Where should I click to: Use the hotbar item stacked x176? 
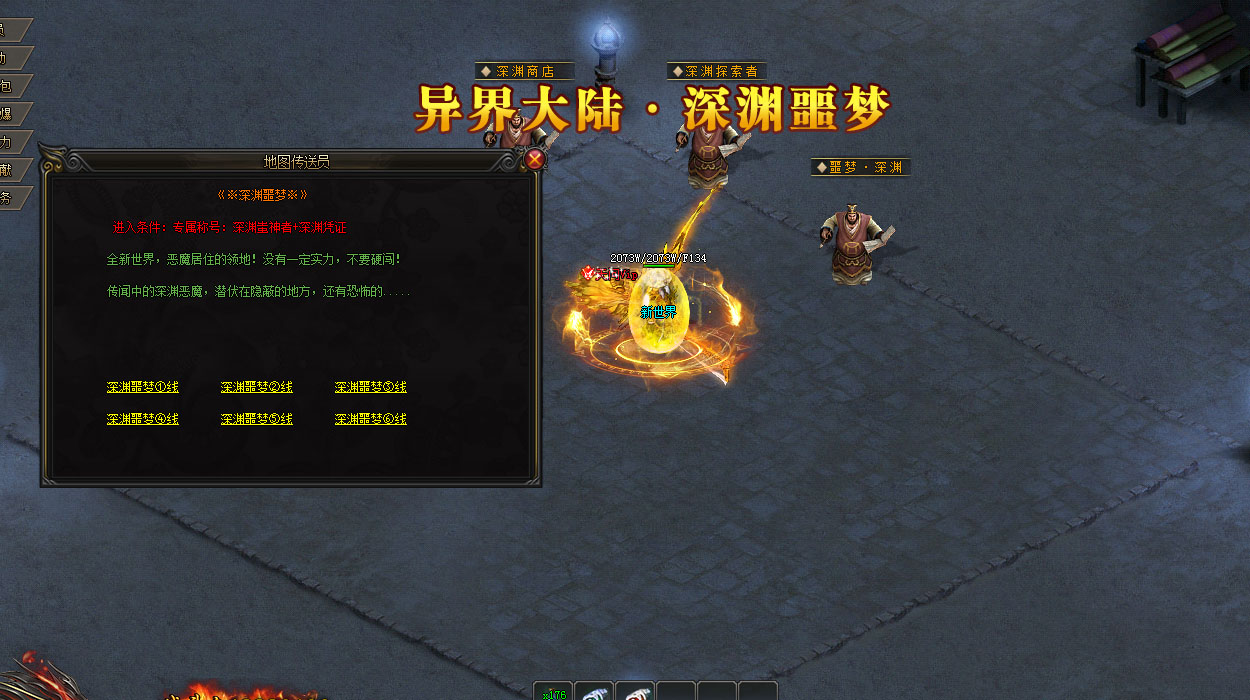[553, 692]
